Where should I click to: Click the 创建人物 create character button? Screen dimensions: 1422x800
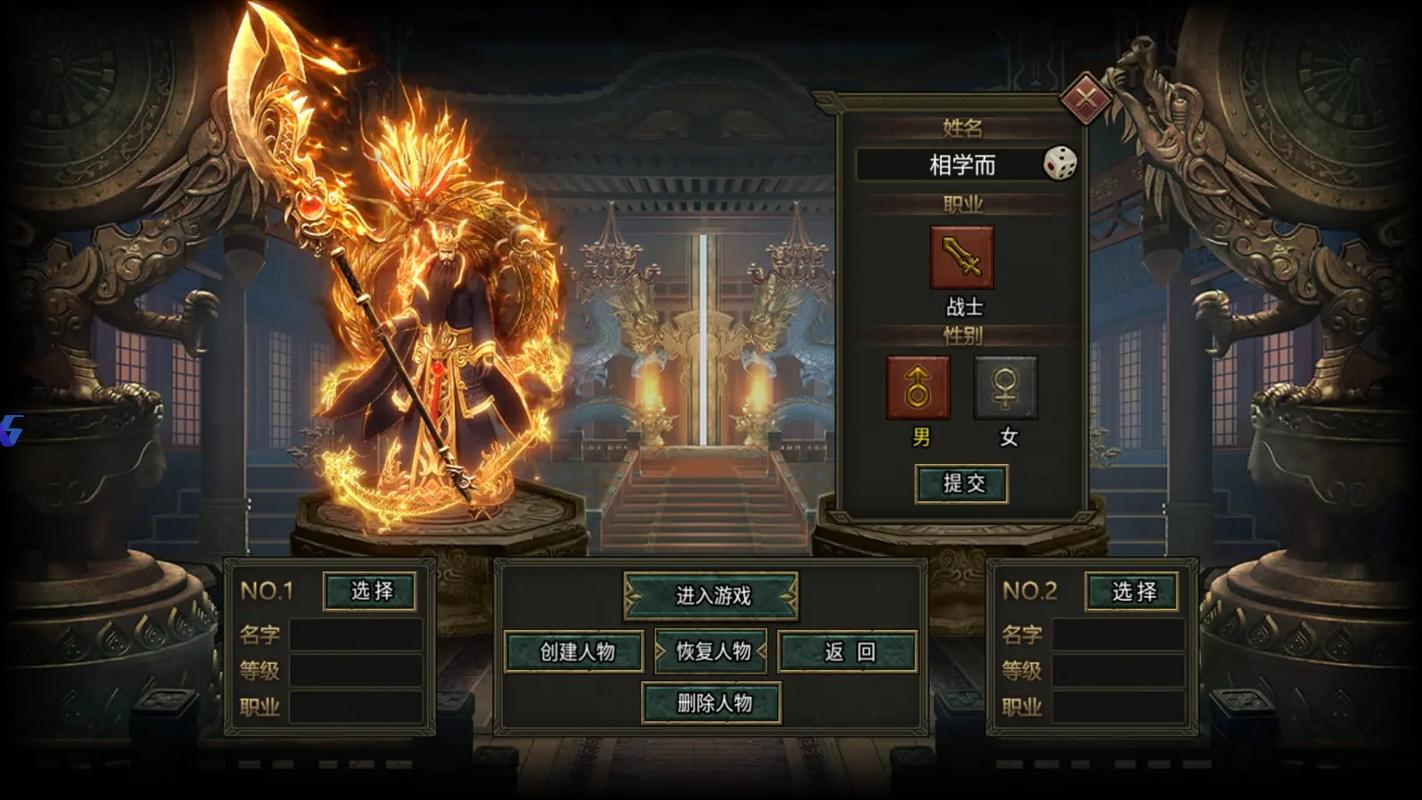(576, 650)
